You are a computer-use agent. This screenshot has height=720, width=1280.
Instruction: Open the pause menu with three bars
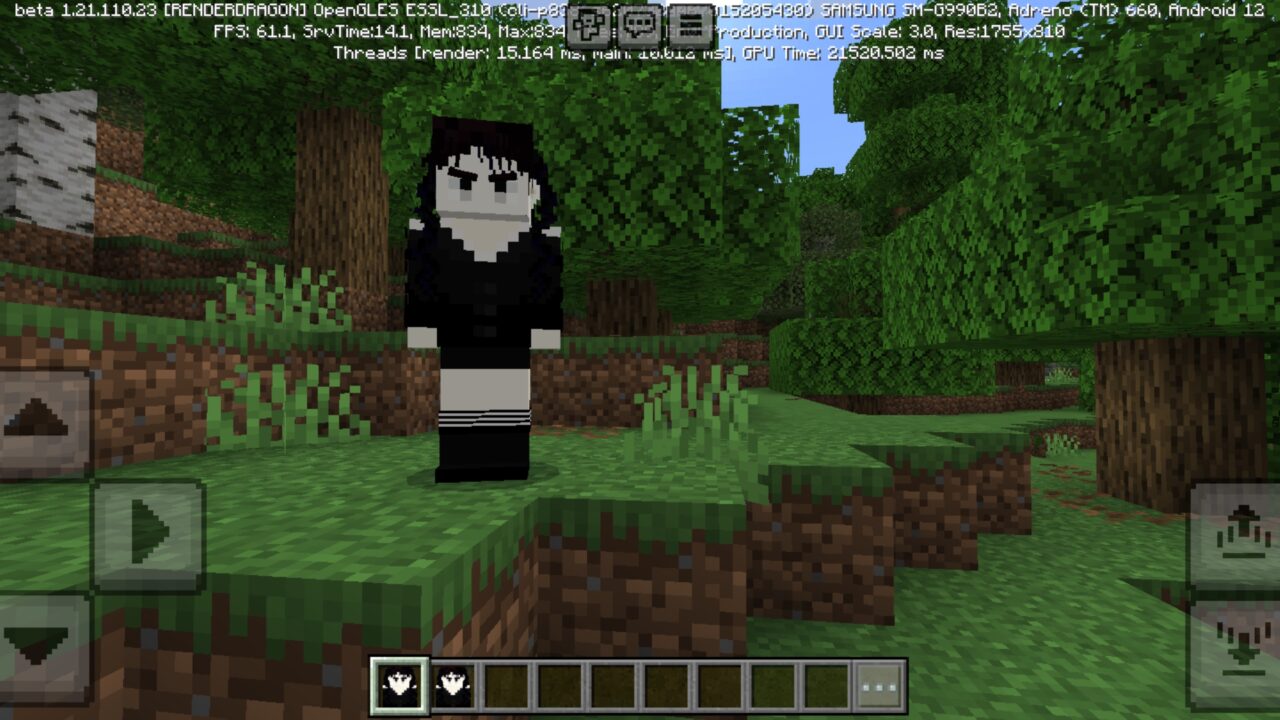(x=690, y=24)
